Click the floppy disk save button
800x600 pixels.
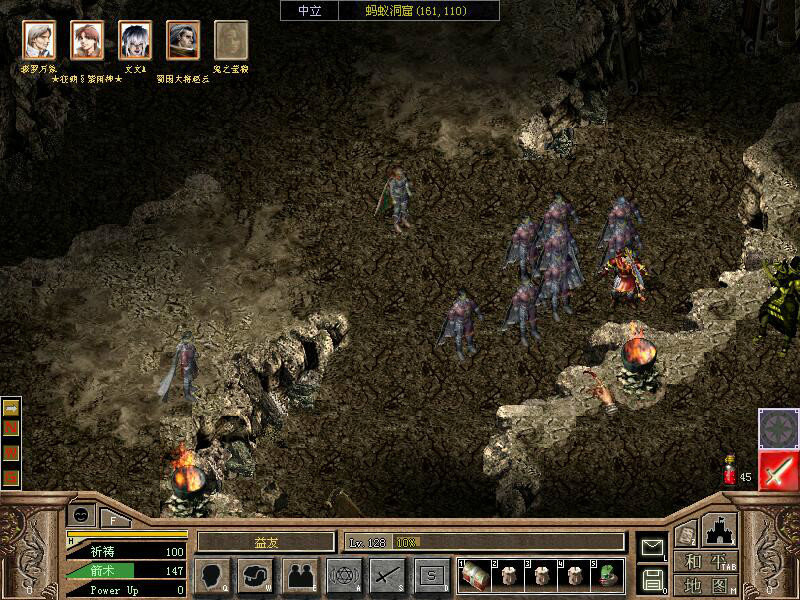point(652,578)
